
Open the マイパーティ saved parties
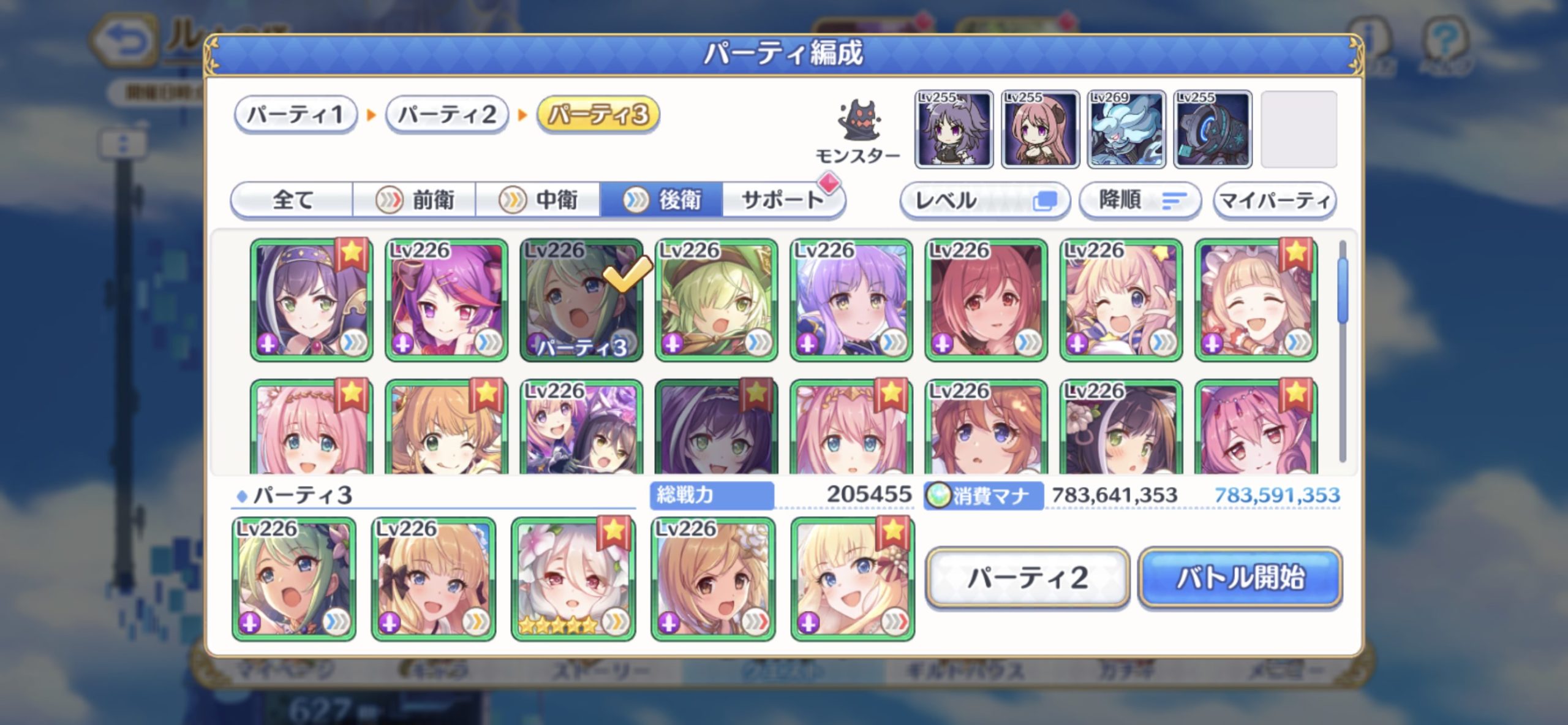tap(1275, 200)
